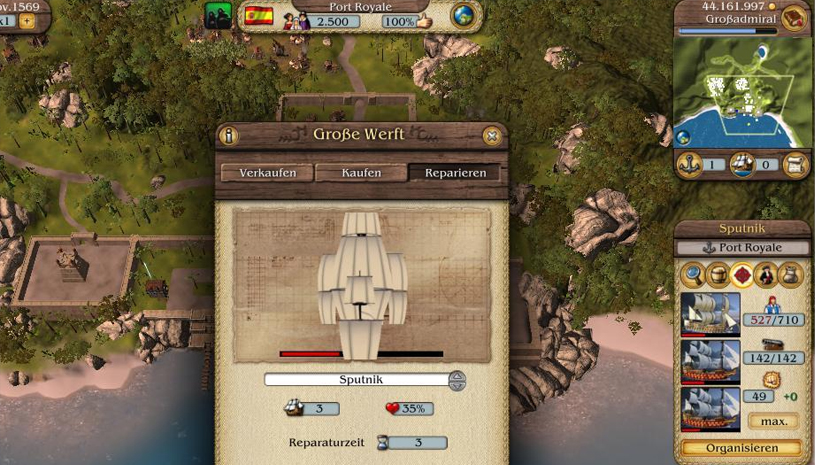The width and height of the screenshot is (815, 465).
Task: Click the sailing ship icon below the minimap
Action: (x=742, y=165)
